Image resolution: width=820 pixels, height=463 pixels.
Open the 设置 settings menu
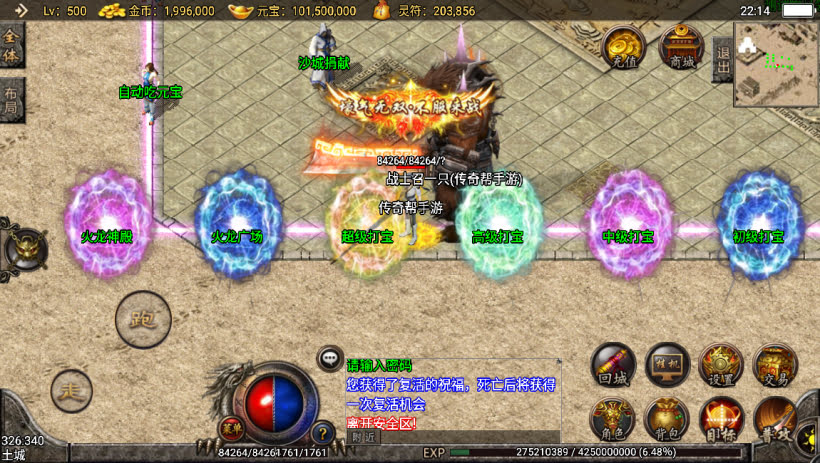tap(720, 364)
